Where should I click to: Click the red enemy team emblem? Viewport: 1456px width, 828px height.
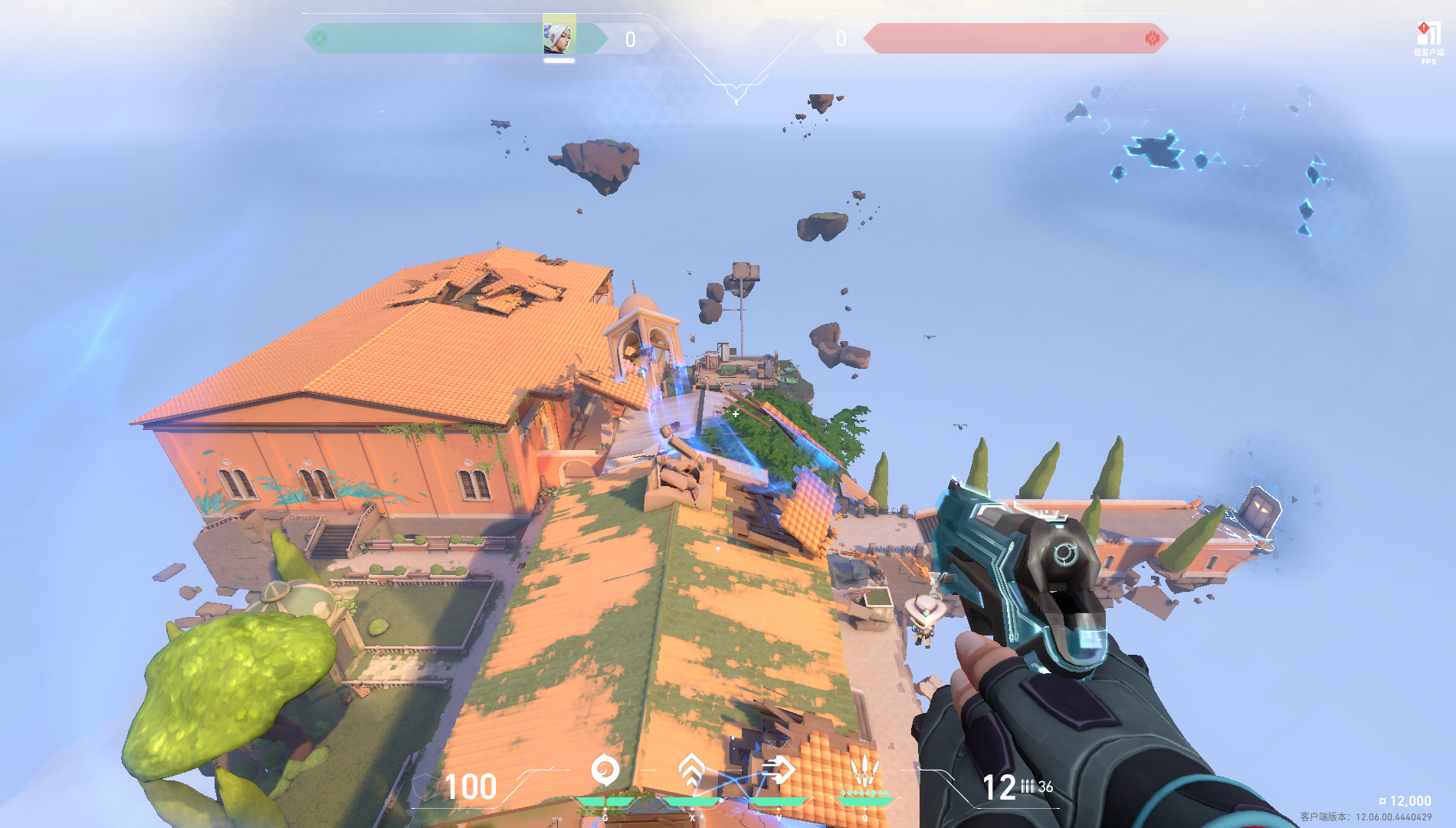(x=1152, y=38)
